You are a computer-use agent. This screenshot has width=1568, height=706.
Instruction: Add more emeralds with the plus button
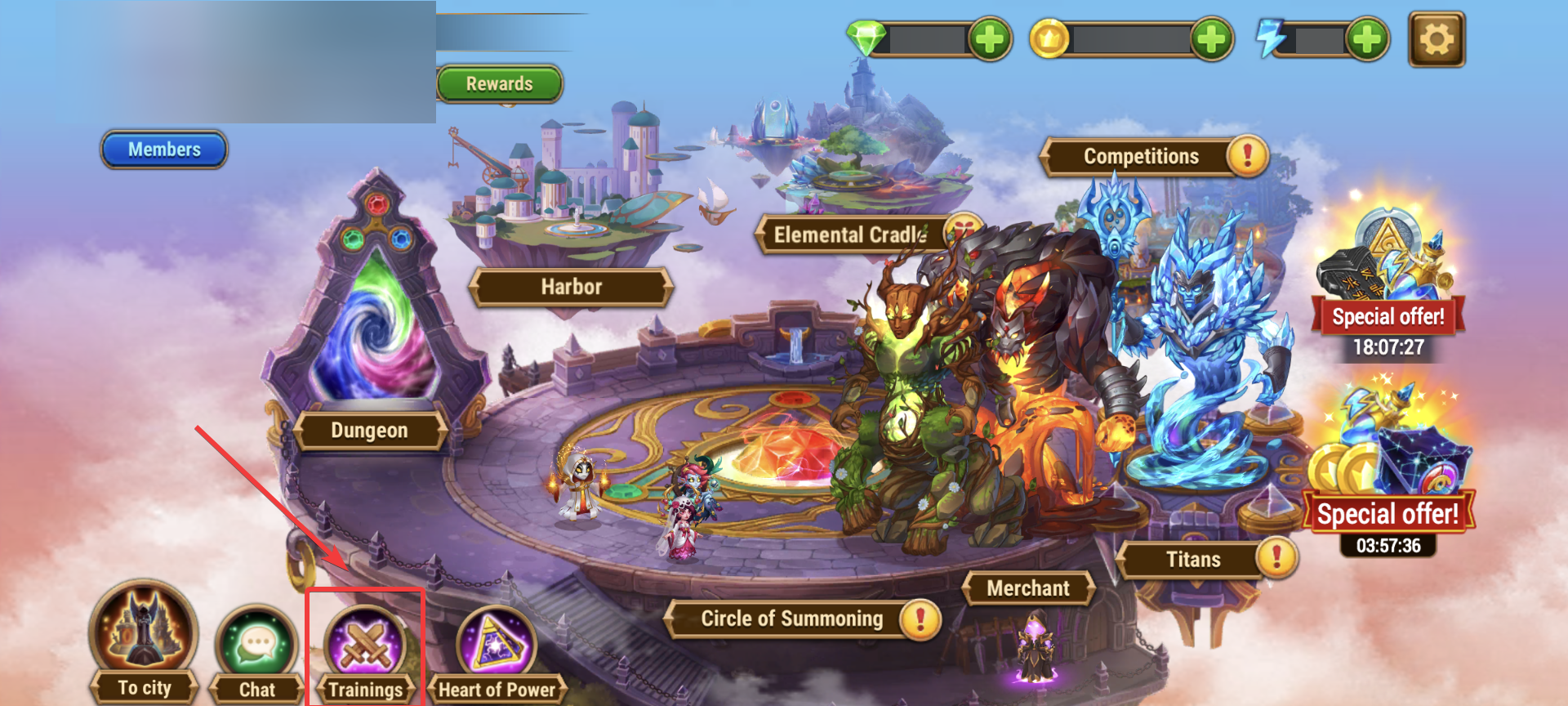(x=990, y=38)
